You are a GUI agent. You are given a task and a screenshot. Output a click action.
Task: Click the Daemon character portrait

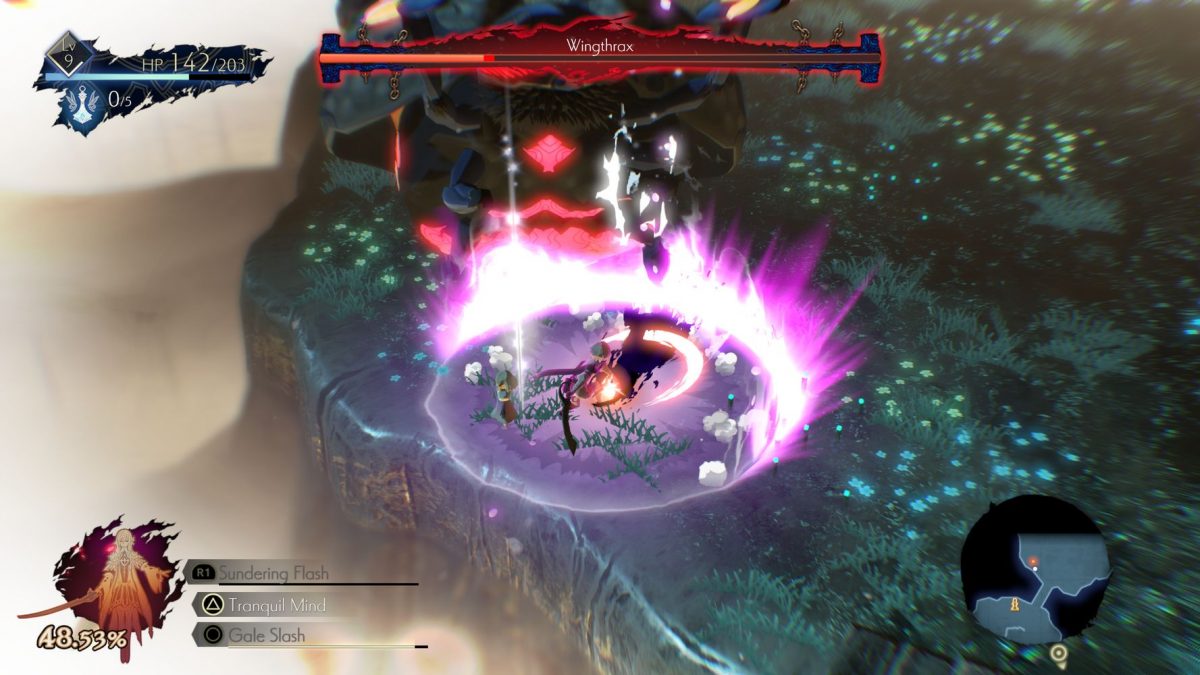point(118,580)
